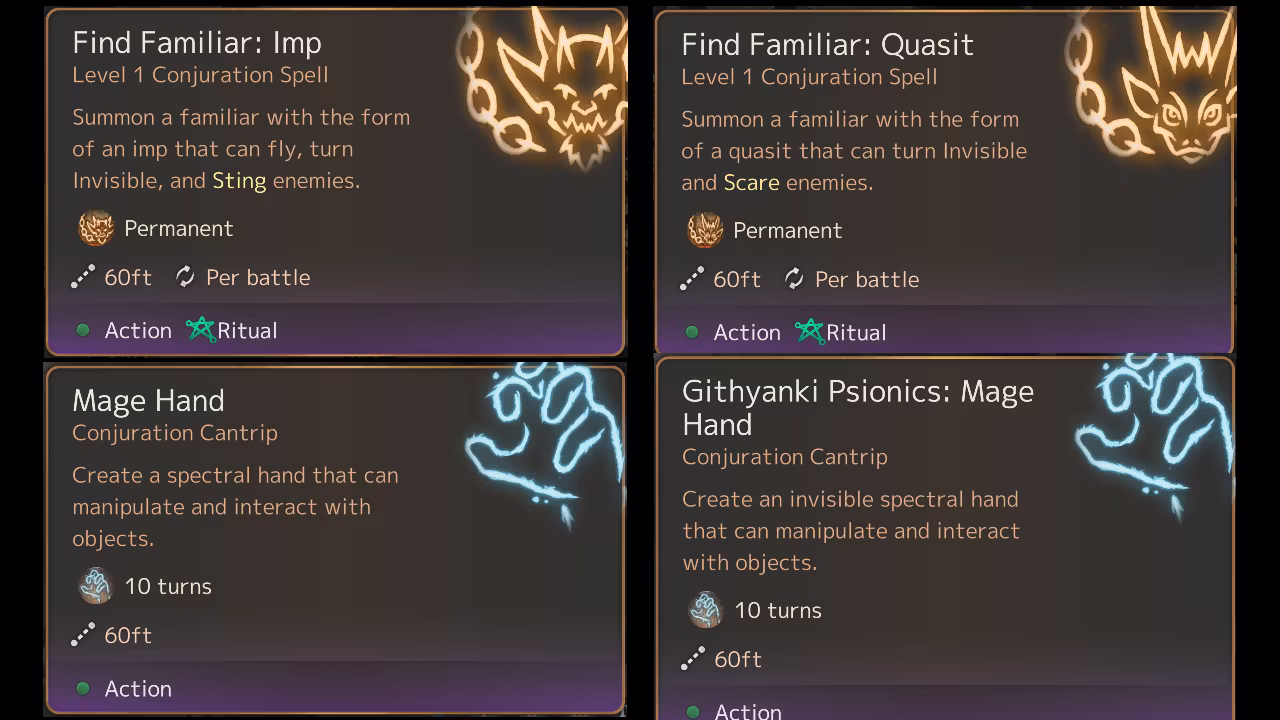Click the highlighted Sting keyword

[x=239, y=181]
